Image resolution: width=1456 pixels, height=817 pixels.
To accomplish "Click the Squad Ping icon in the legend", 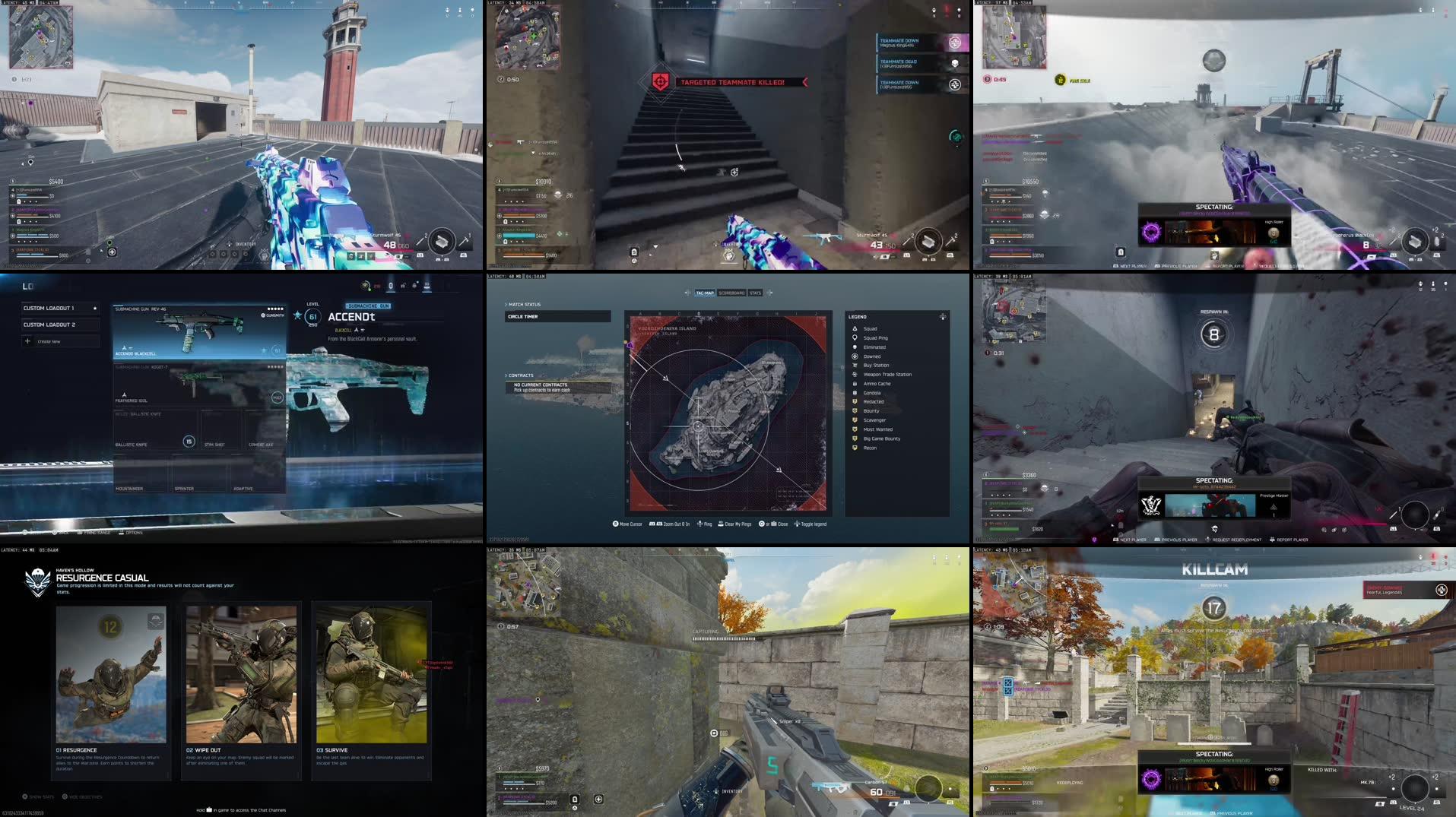I will tap(854, 337).
